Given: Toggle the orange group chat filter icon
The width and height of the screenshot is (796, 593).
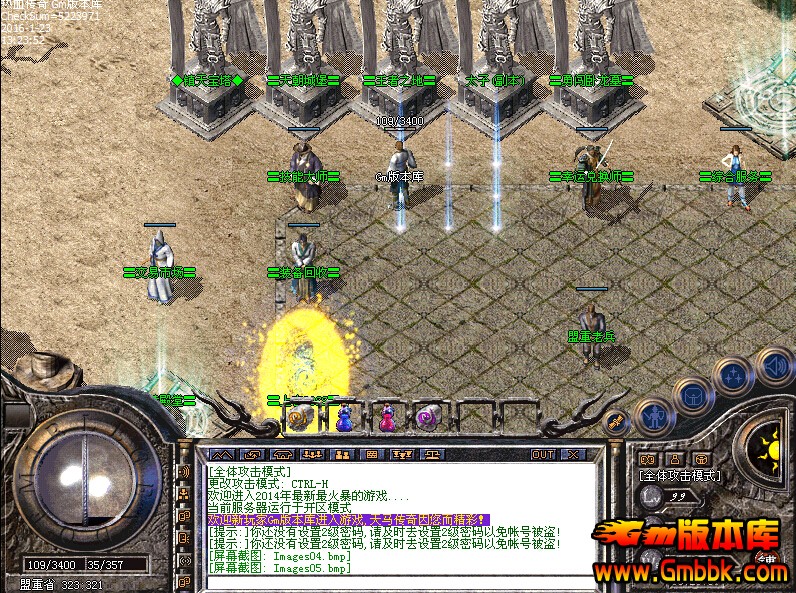Looking at the screenshot, I should [184, 493].
